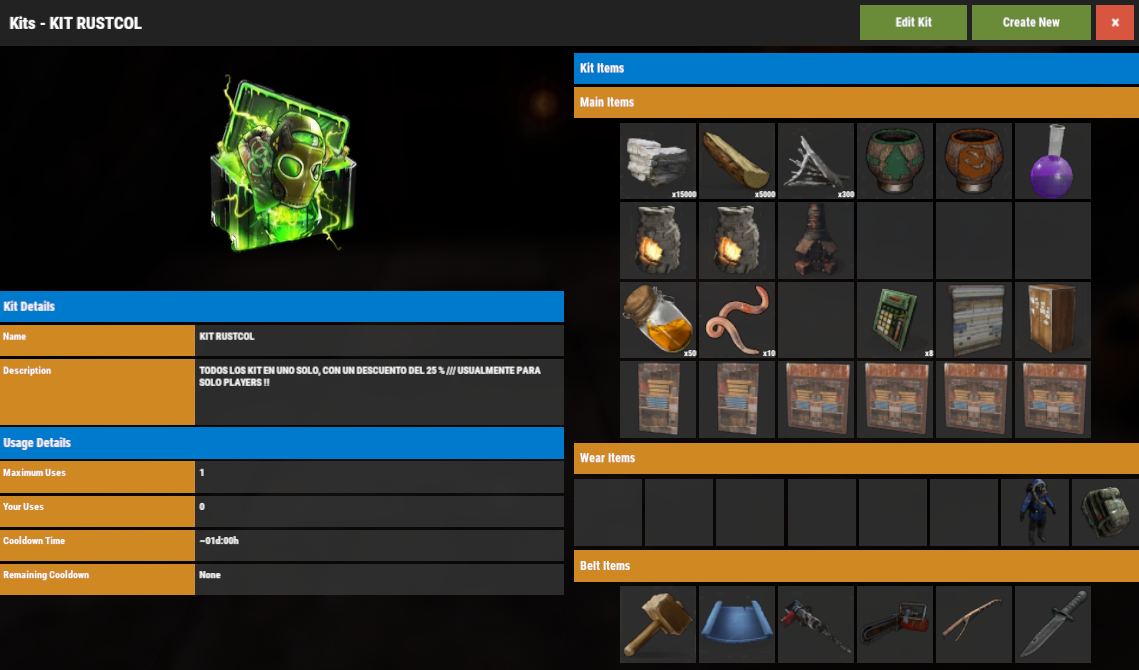This screenshot has width=1139, height=670.
Task: Pick the purple flask item
Action: tap(1053, 161)
